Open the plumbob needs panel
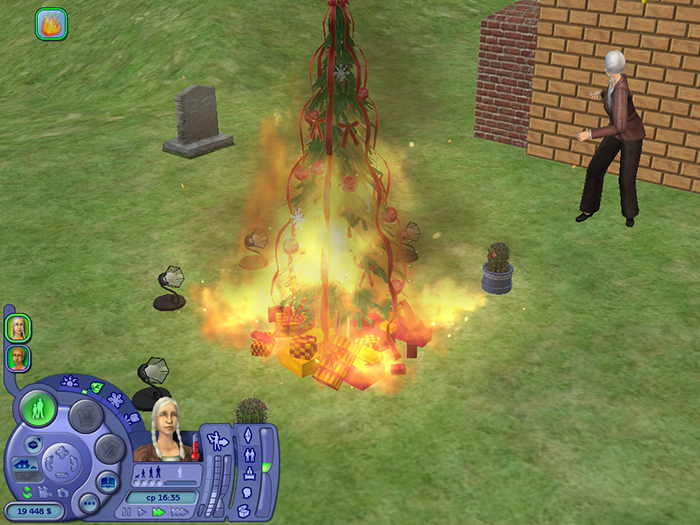700x525 pixels. click(x=246, y=437)
